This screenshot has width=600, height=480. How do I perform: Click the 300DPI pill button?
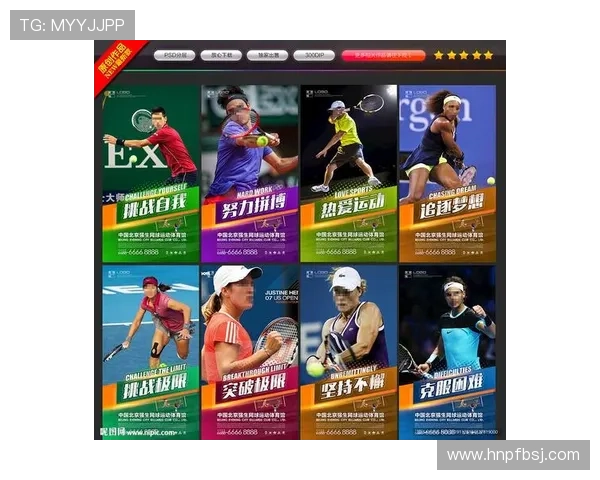[x=313, y=56]
